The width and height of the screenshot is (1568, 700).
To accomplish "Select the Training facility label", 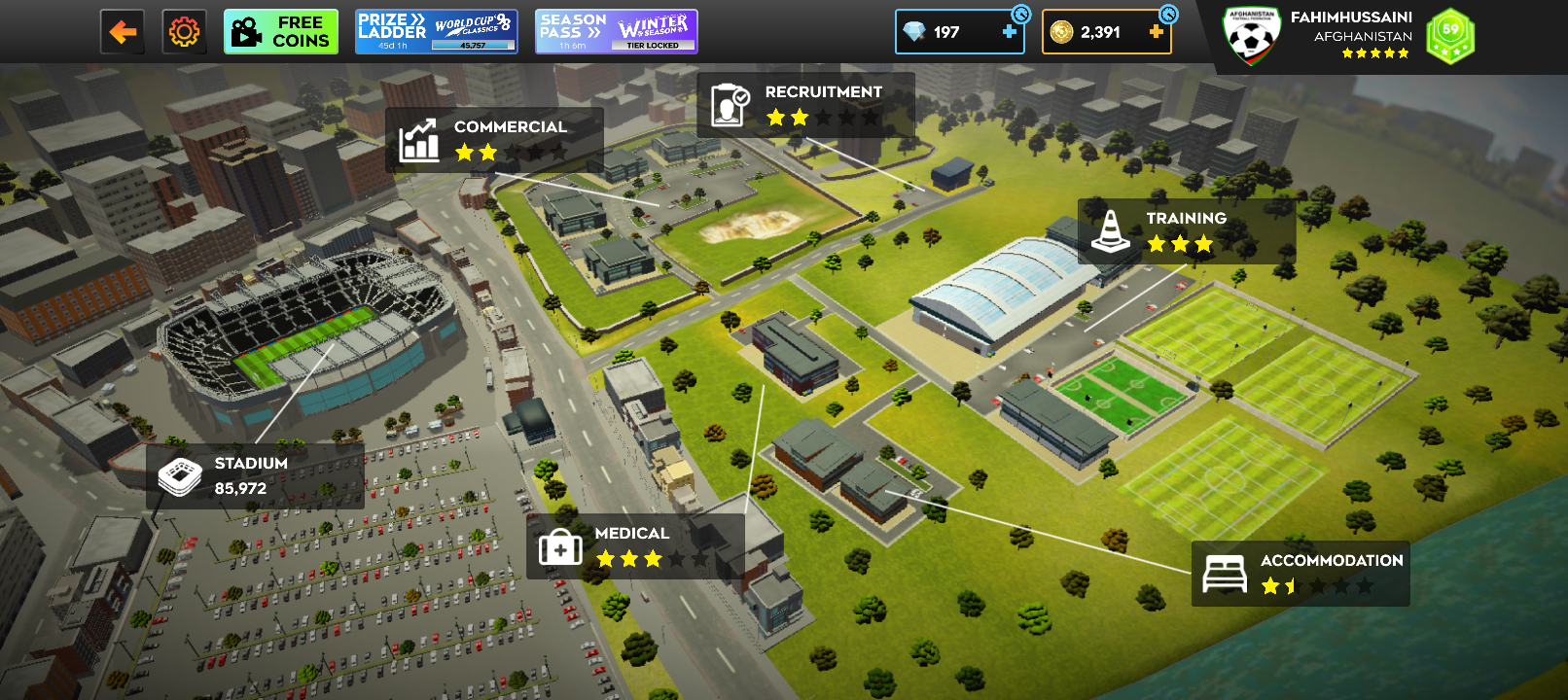I will pyautogui.click(x=1187, y=231).
